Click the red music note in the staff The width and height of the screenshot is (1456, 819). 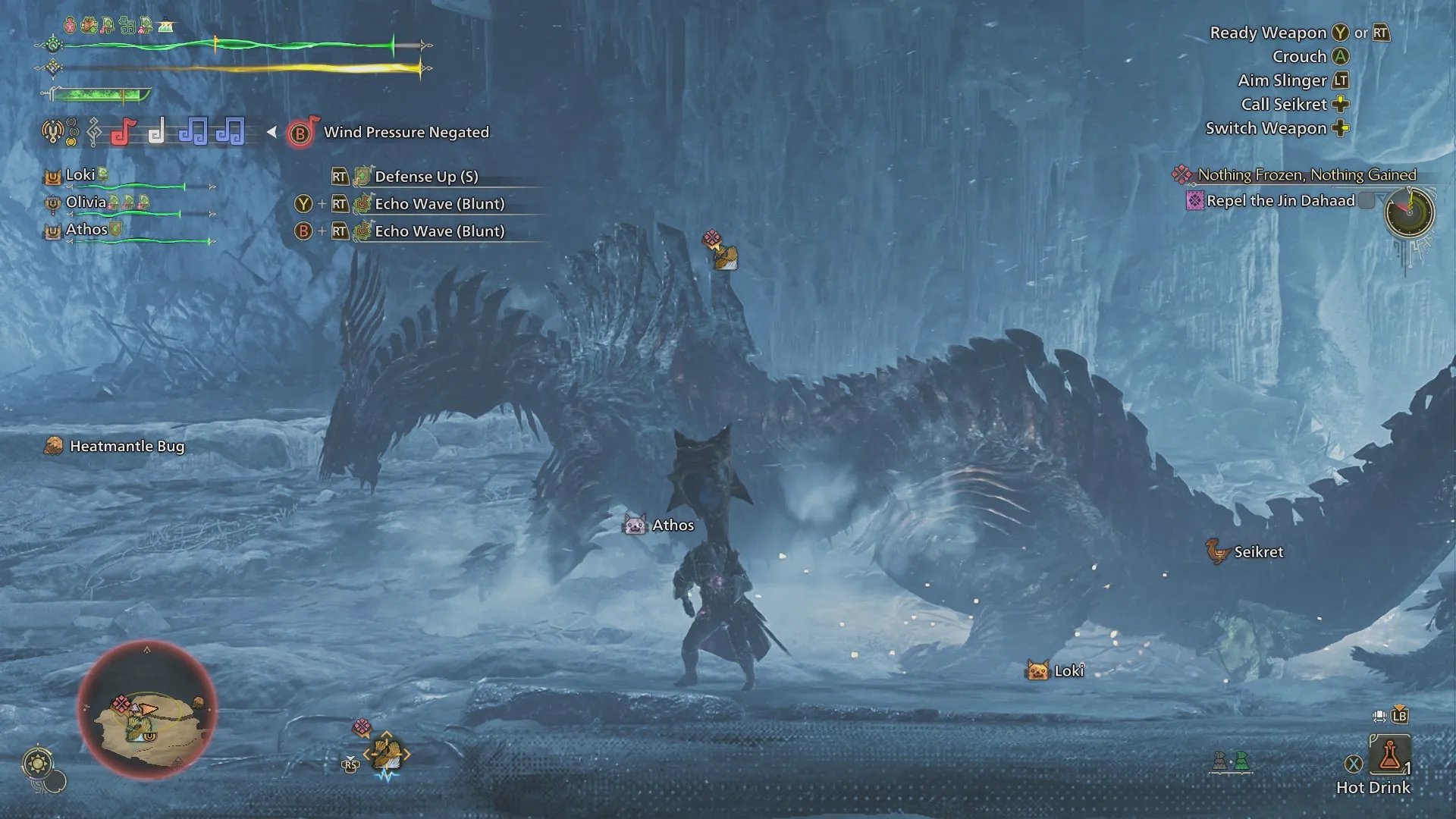tap(124, 132)
